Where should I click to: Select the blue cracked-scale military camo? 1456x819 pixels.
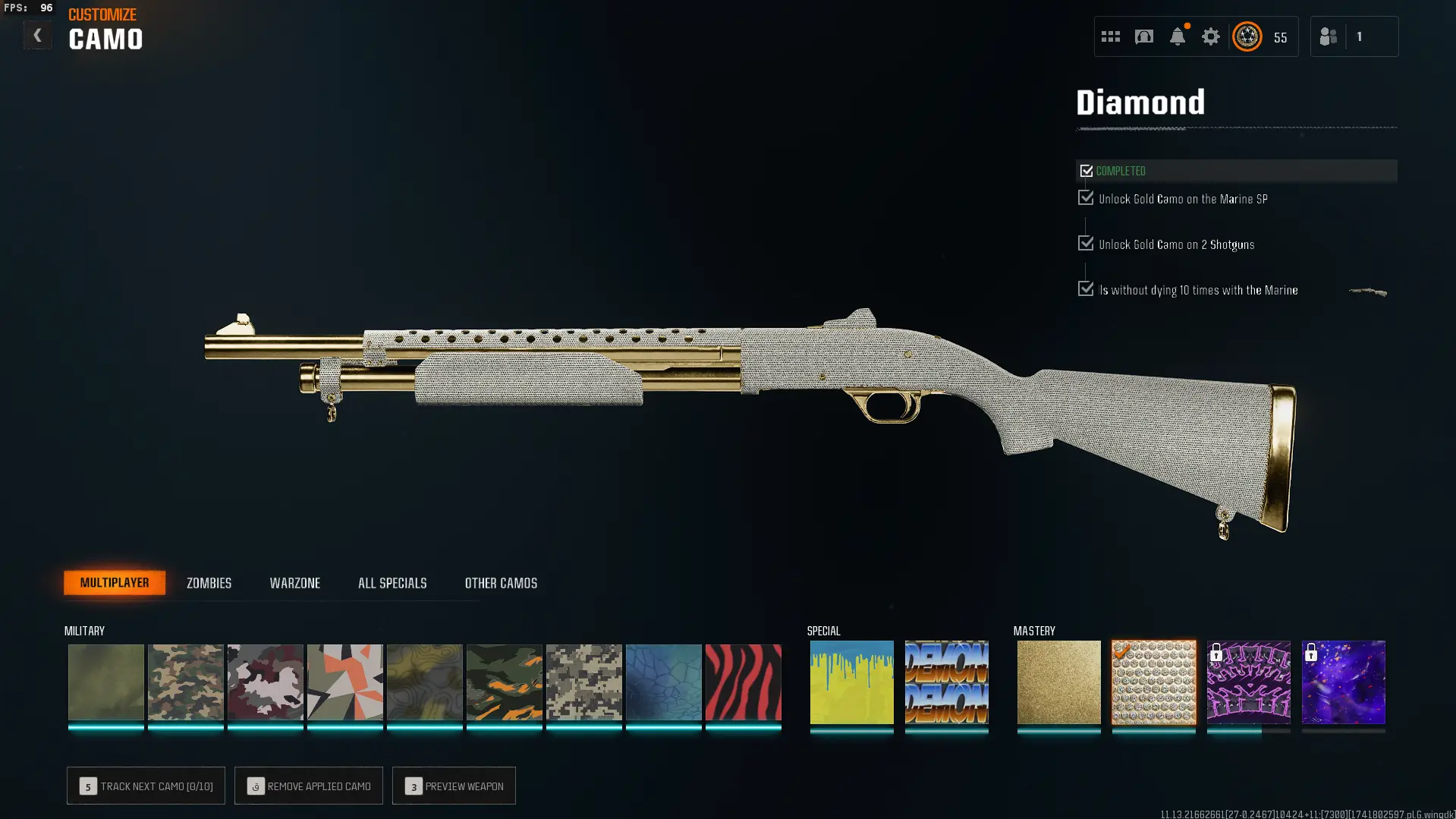663,682
